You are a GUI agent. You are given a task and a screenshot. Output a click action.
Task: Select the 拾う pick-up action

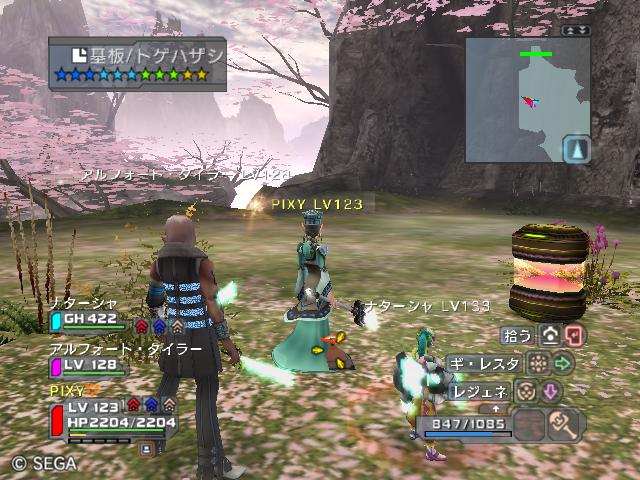[517, 336]
